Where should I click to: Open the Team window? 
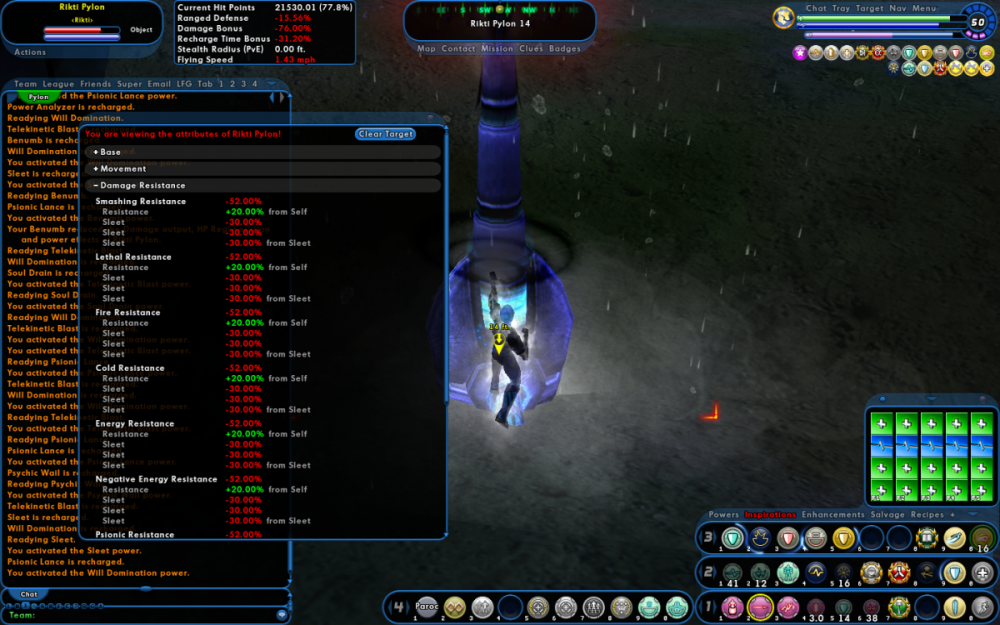coord(25,84)
